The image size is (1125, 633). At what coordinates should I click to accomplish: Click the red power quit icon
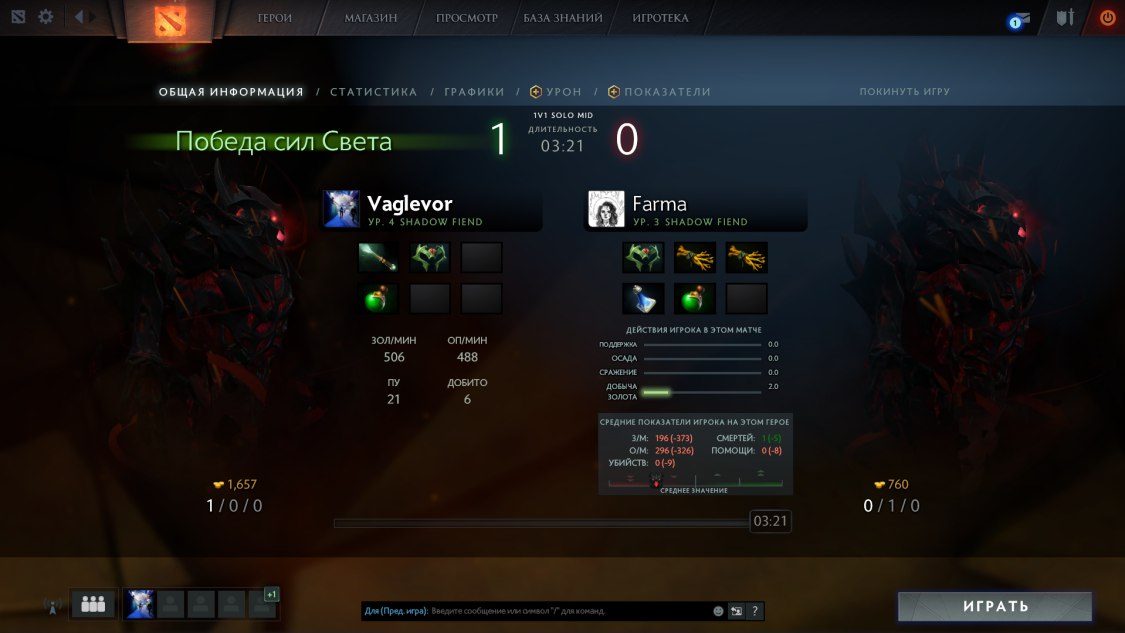click(x=1107, y=18)
